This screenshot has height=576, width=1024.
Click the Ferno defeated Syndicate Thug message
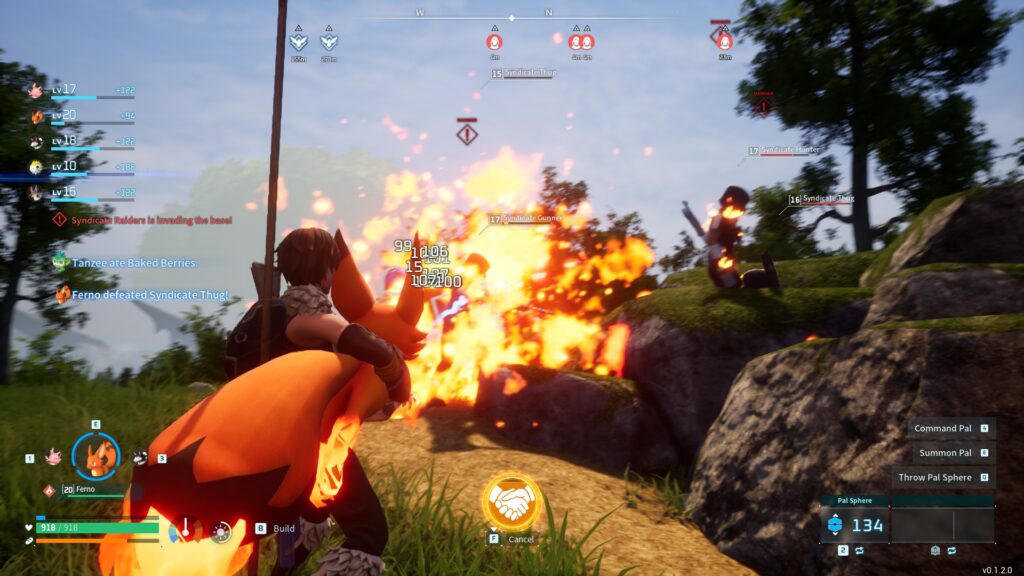[149, 294]
